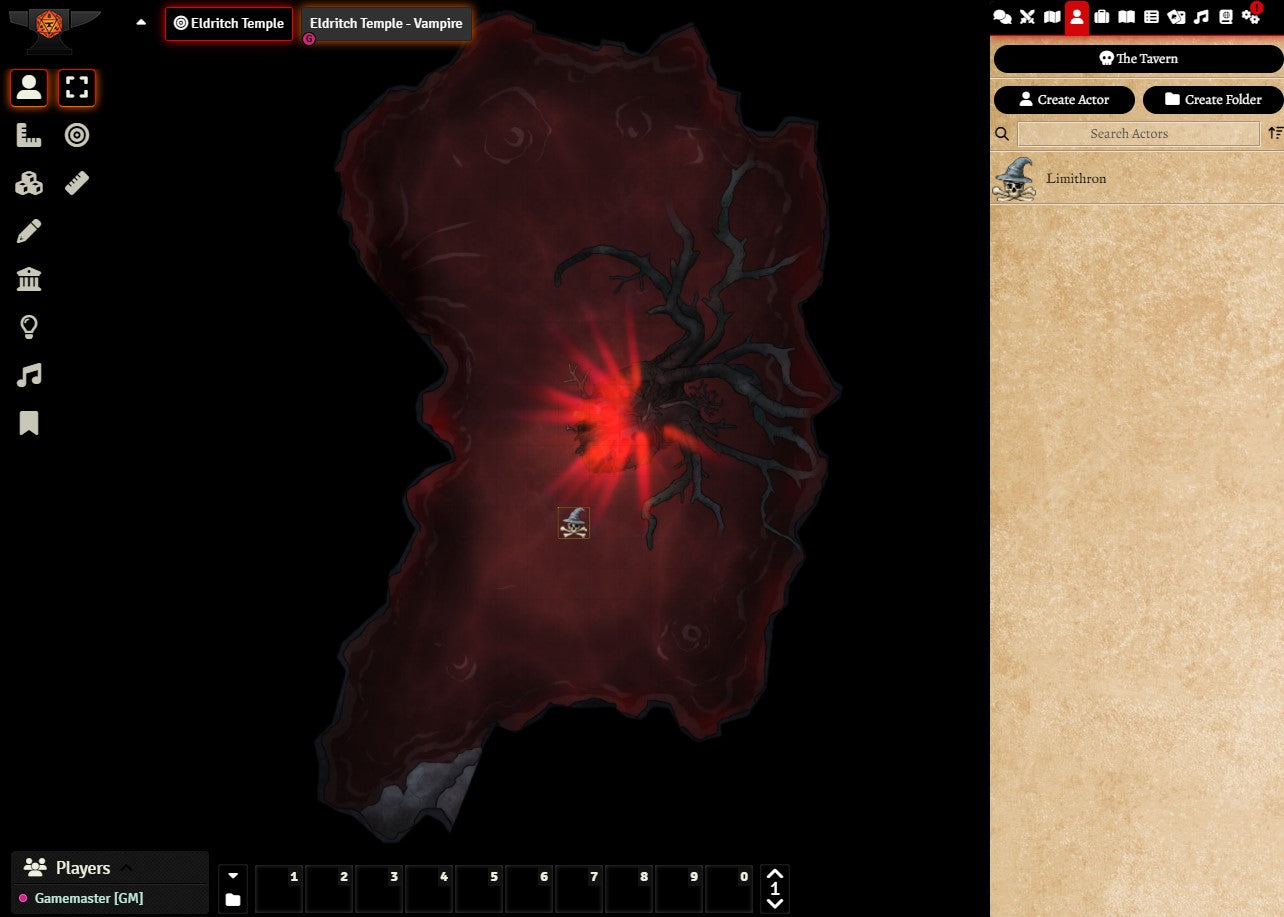This screenshot has height=917, width=1284.
Task: Open the chat log sidebar tab
Action: (1002, 17)
